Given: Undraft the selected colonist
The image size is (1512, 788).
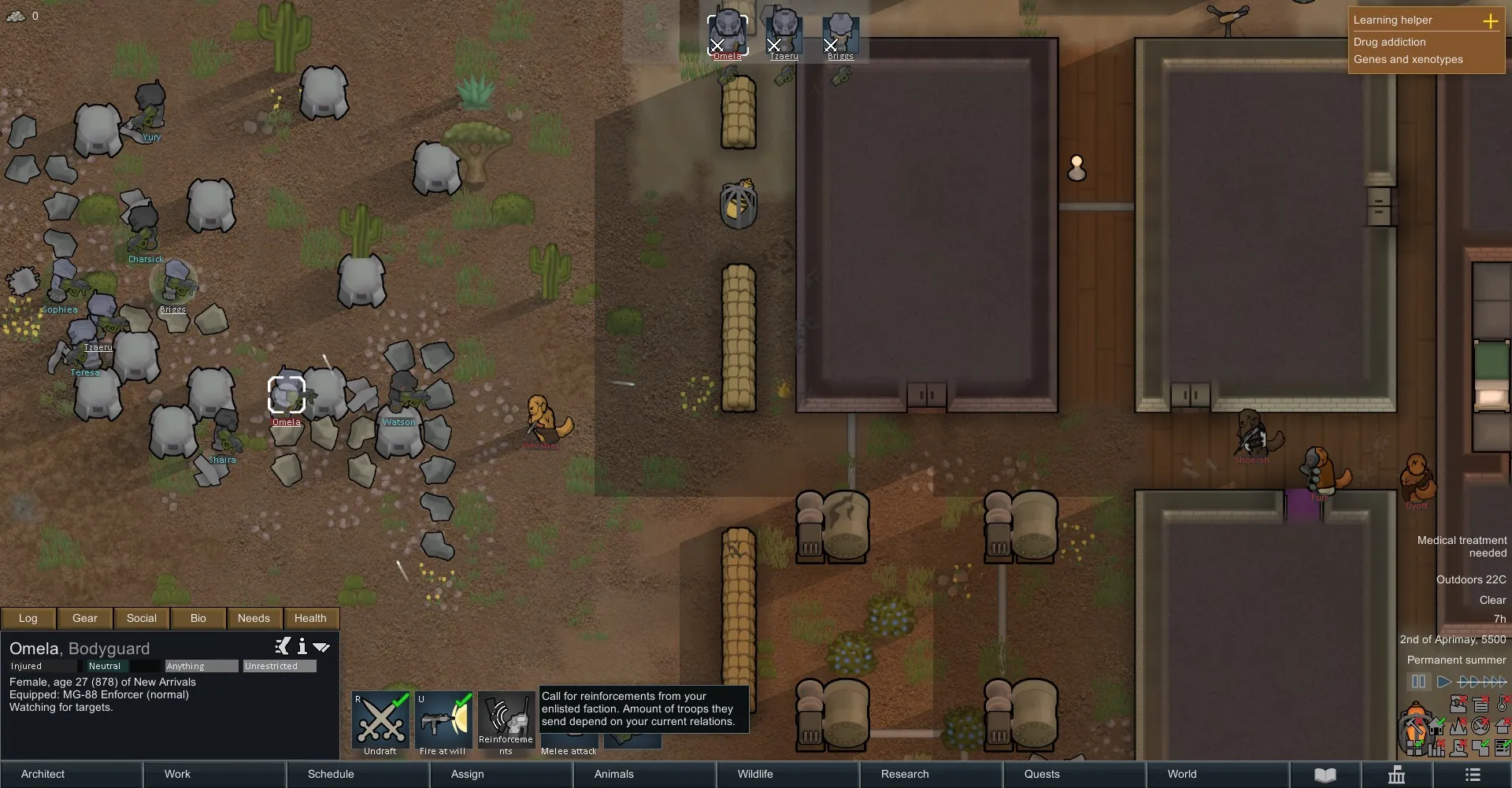Looking at the screenshot, I should [x=381, y=720].
